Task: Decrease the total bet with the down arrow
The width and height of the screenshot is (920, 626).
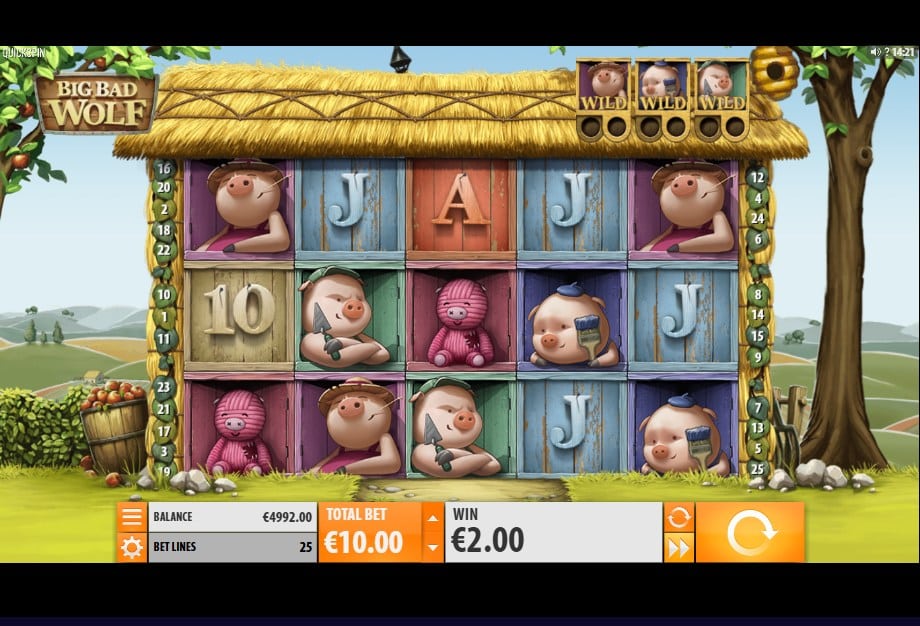Action: [x=432, y=547]
